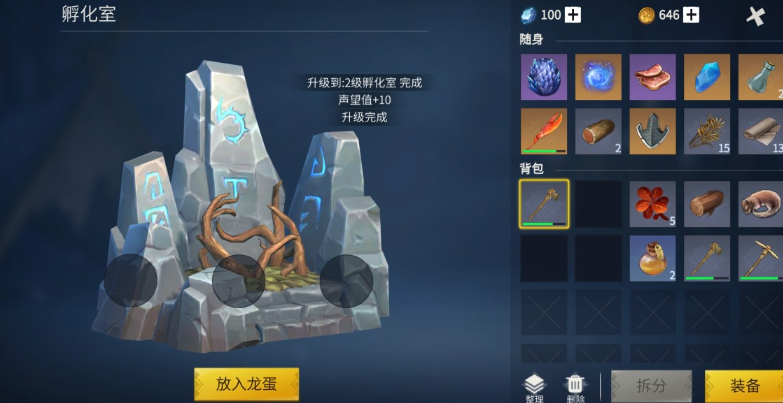Select the dark blue dragon egg
Viewport: 783px width, 403px height.
(x=544, y=77)
